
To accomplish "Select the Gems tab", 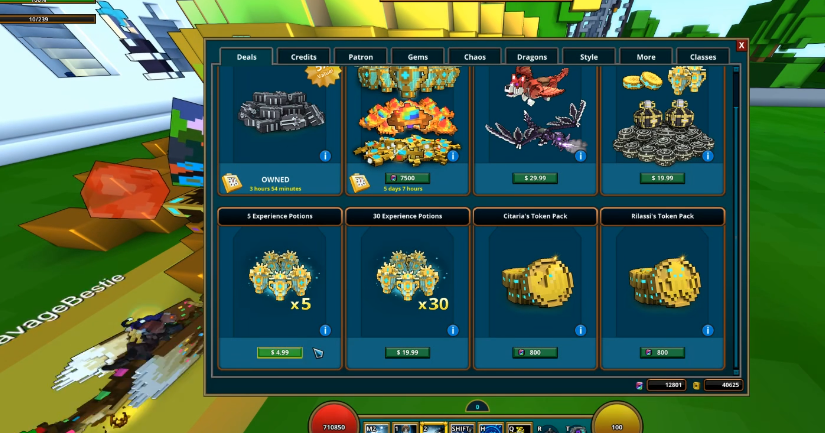I will click(x=418, y=57).
